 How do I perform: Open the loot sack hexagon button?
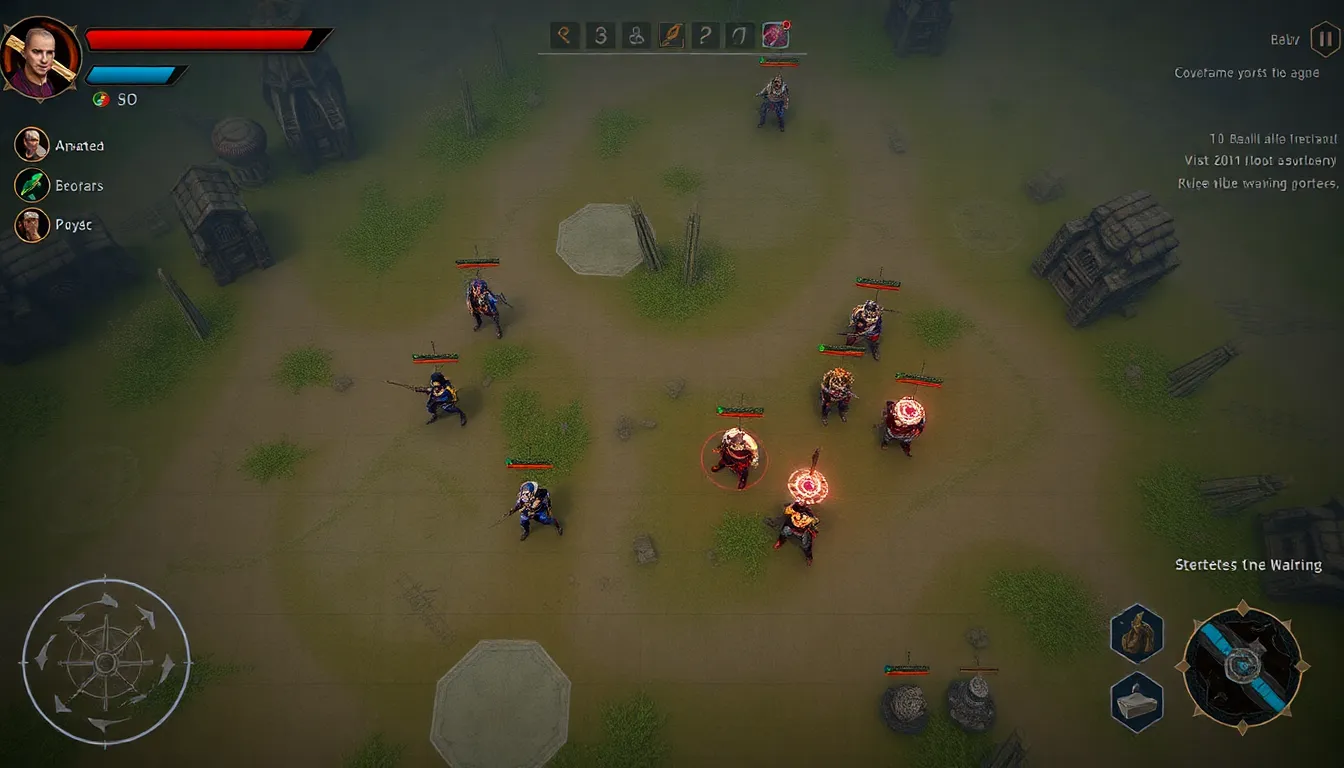tap(1137, 634)
